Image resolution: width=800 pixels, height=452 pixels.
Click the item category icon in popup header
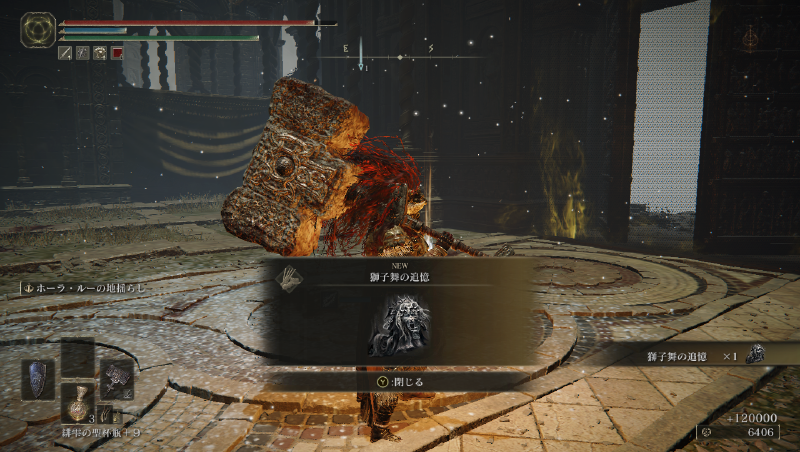coord(288,277)
